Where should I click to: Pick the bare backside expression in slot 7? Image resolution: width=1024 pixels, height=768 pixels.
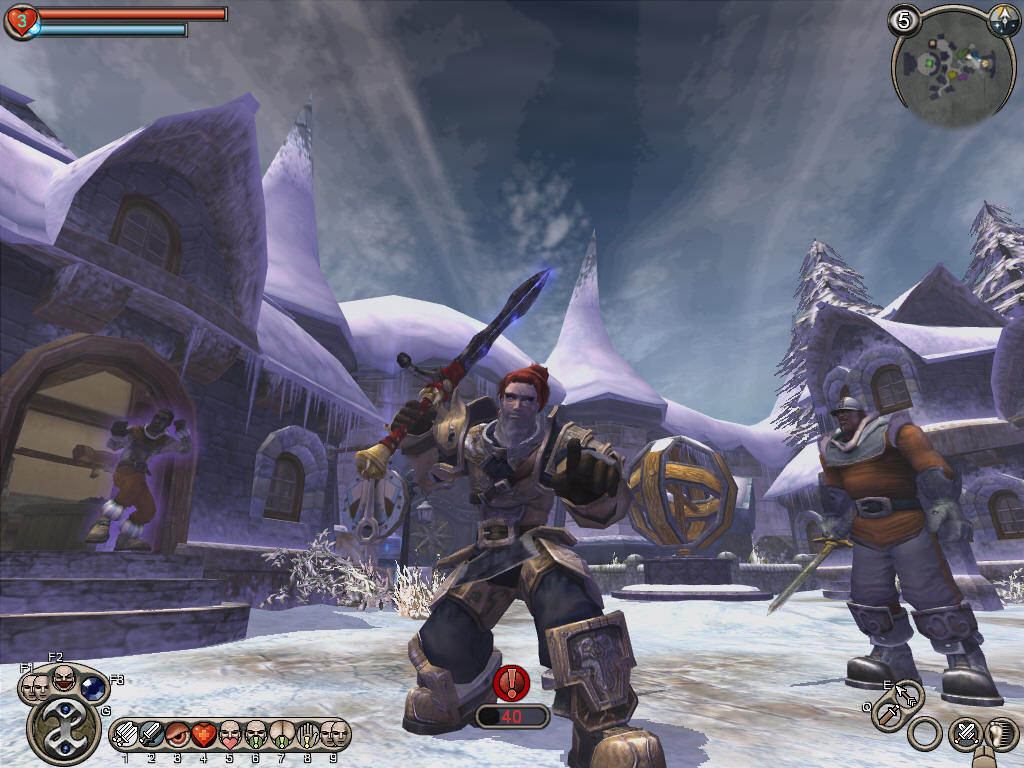(x=281, y=735)
